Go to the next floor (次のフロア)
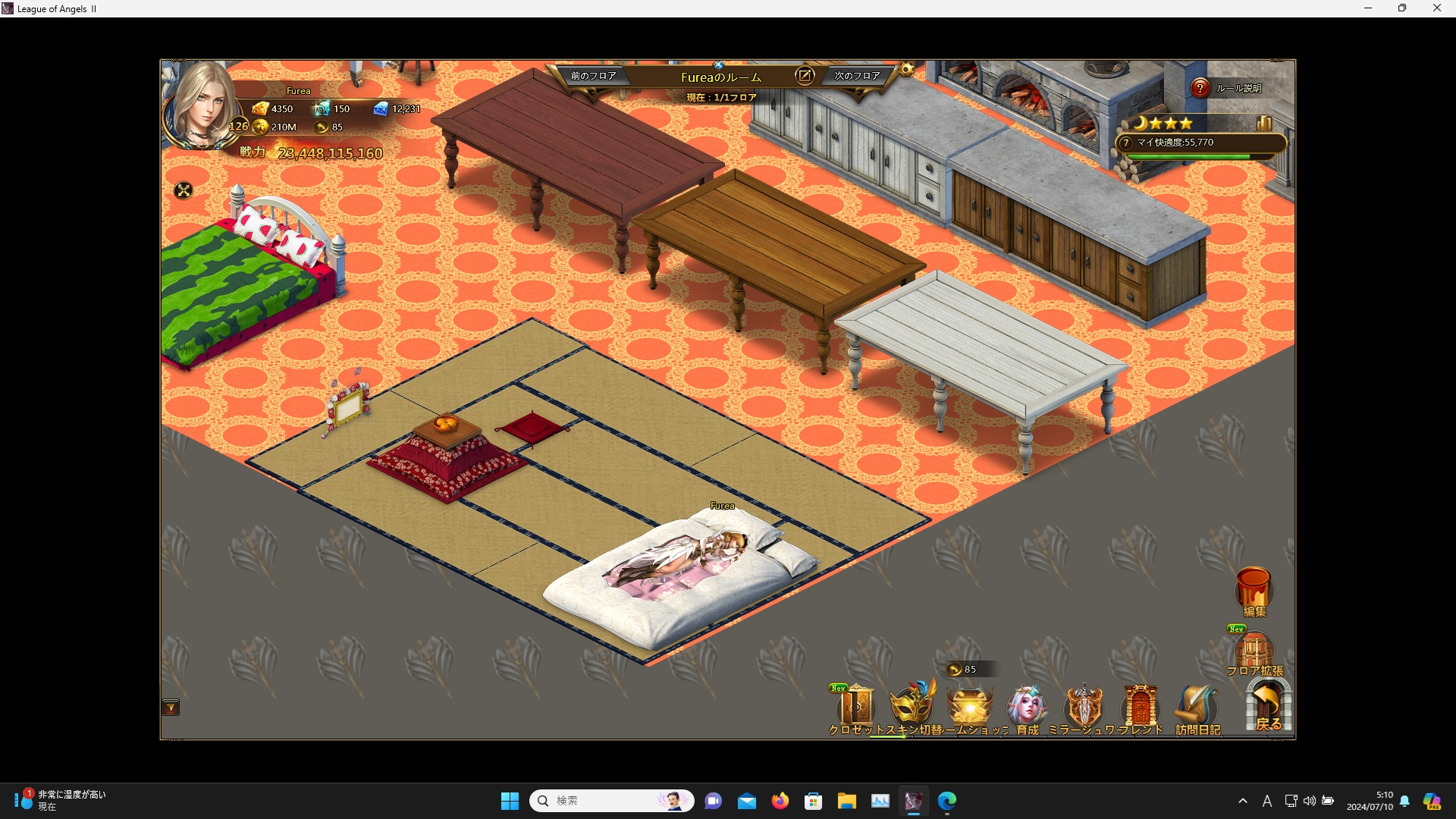The height and width of the screenshot is (819, 1456). point(857,76)
